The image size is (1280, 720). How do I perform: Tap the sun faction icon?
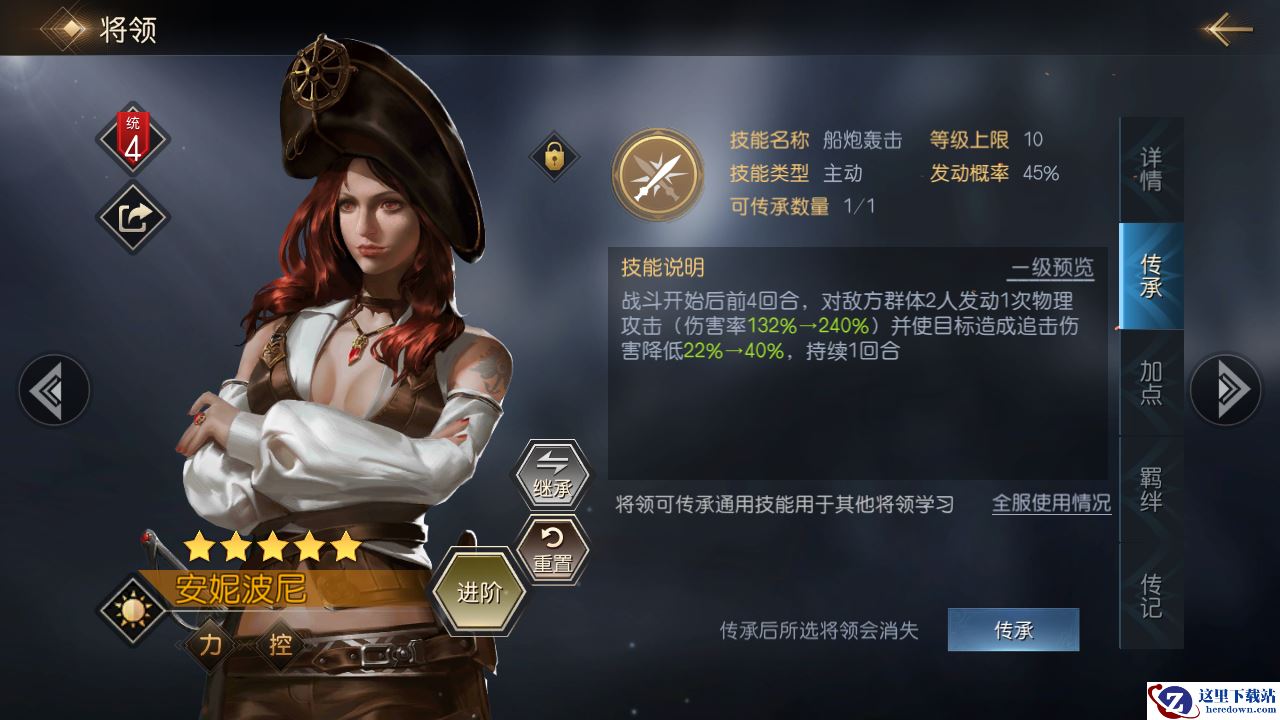tap(132, 607)
